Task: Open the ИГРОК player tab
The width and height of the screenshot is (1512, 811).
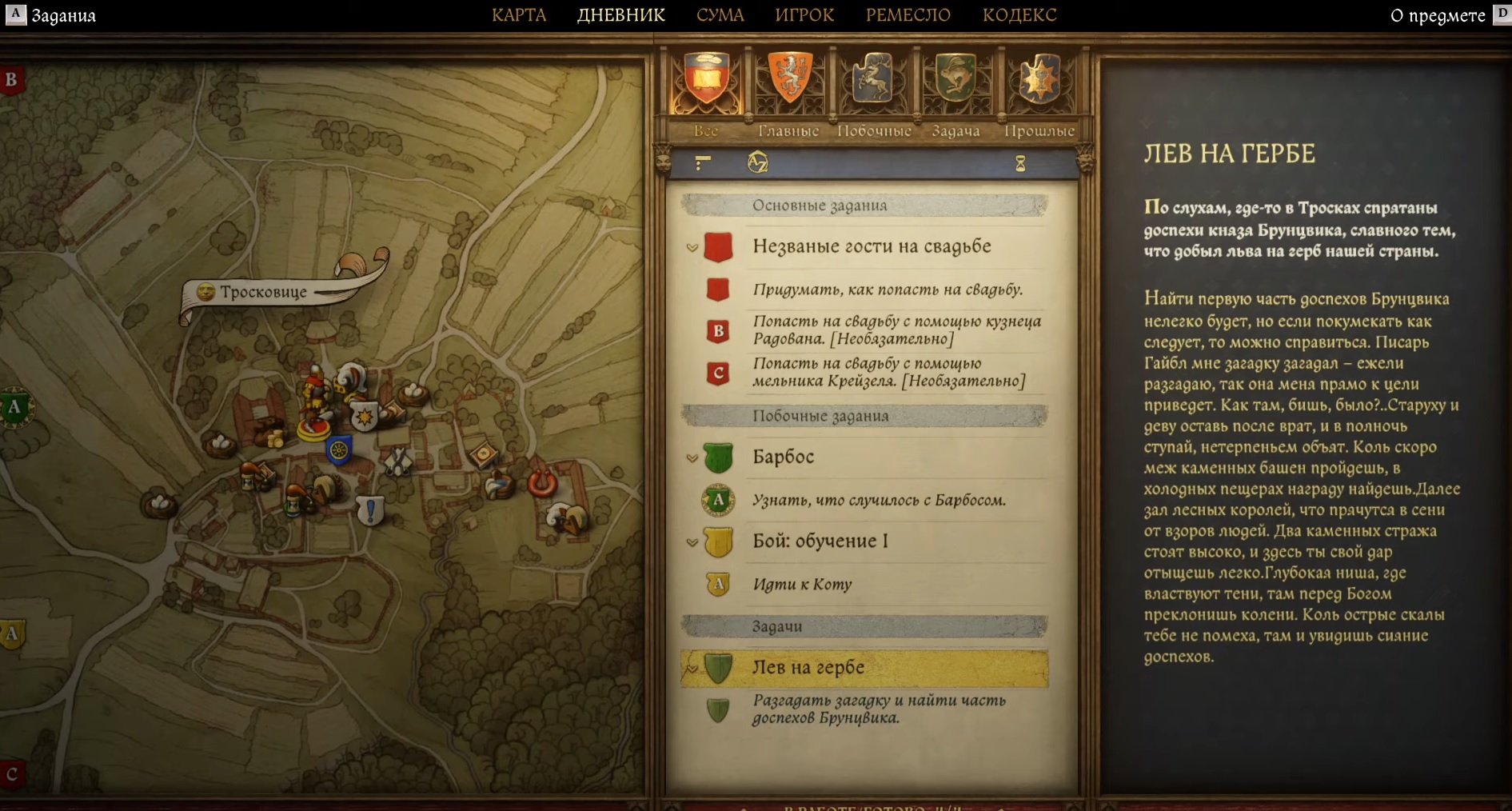Action: point(804,15)
